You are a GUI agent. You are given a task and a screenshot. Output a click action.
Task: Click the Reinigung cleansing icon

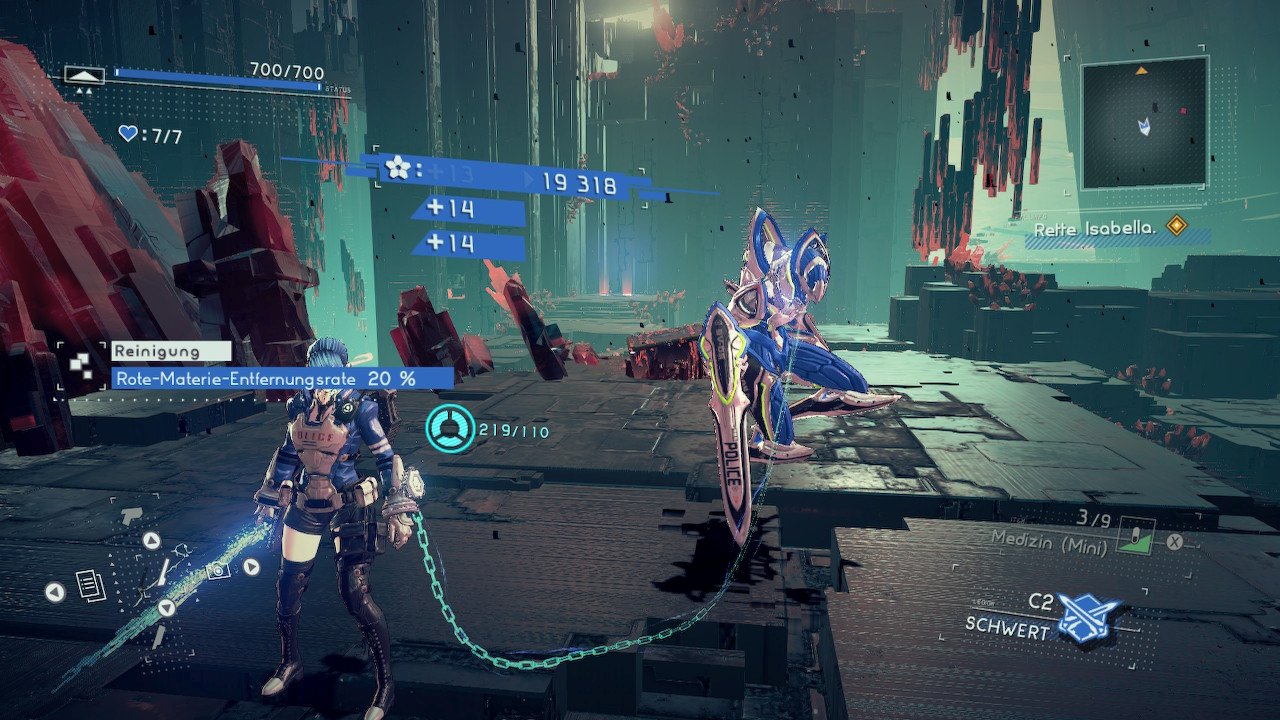tap(81, 364)
